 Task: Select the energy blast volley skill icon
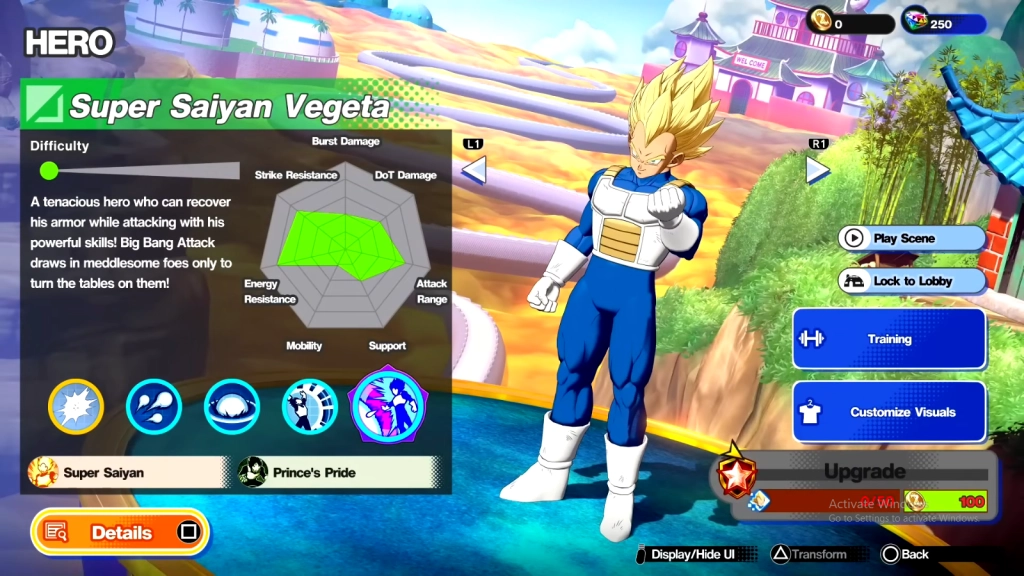[x=154, y=407]
